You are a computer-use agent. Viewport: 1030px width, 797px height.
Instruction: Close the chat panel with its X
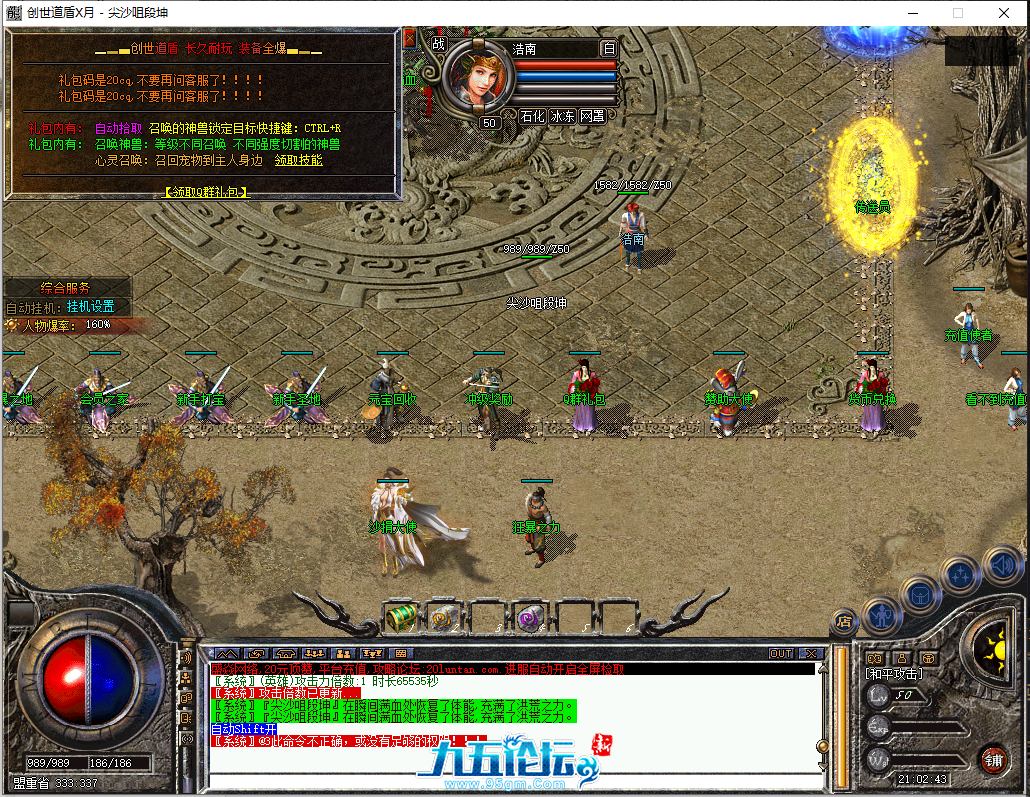(x=809, y=653)
